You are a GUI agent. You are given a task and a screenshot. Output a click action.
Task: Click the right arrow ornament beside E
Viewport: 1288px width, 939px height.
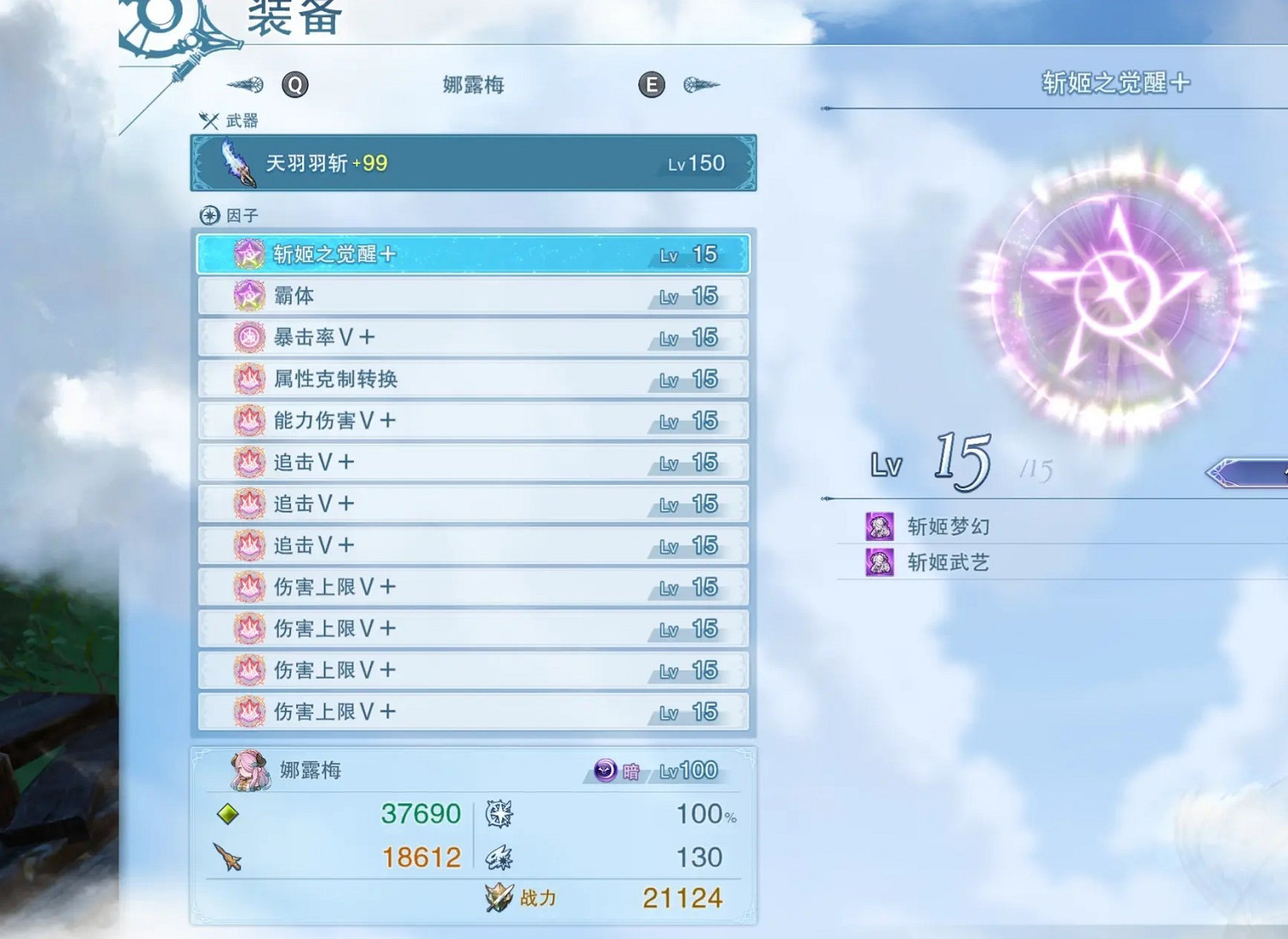702,85
